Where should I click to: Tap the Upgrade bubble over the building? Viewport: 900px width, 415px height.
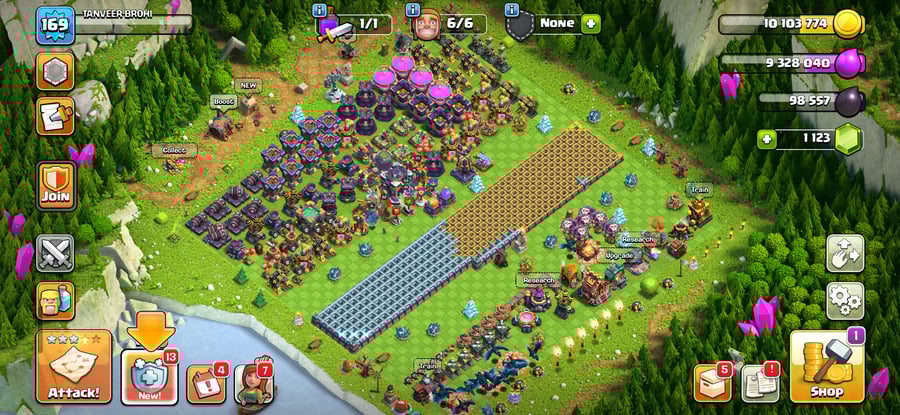click(620, 256)
